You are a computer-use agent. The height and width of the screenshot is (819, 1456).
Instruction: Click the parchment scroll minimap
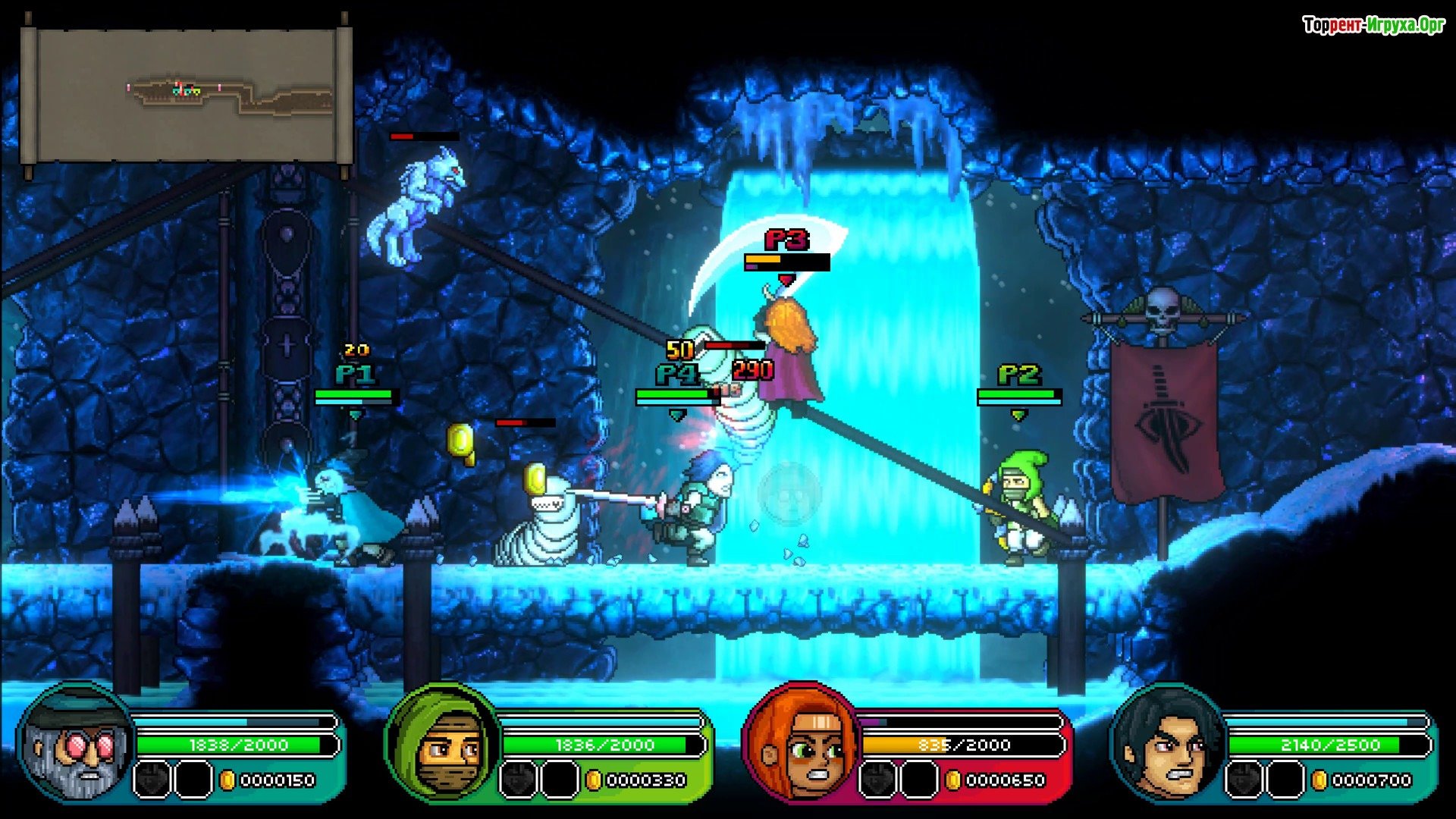pos(186,95)
